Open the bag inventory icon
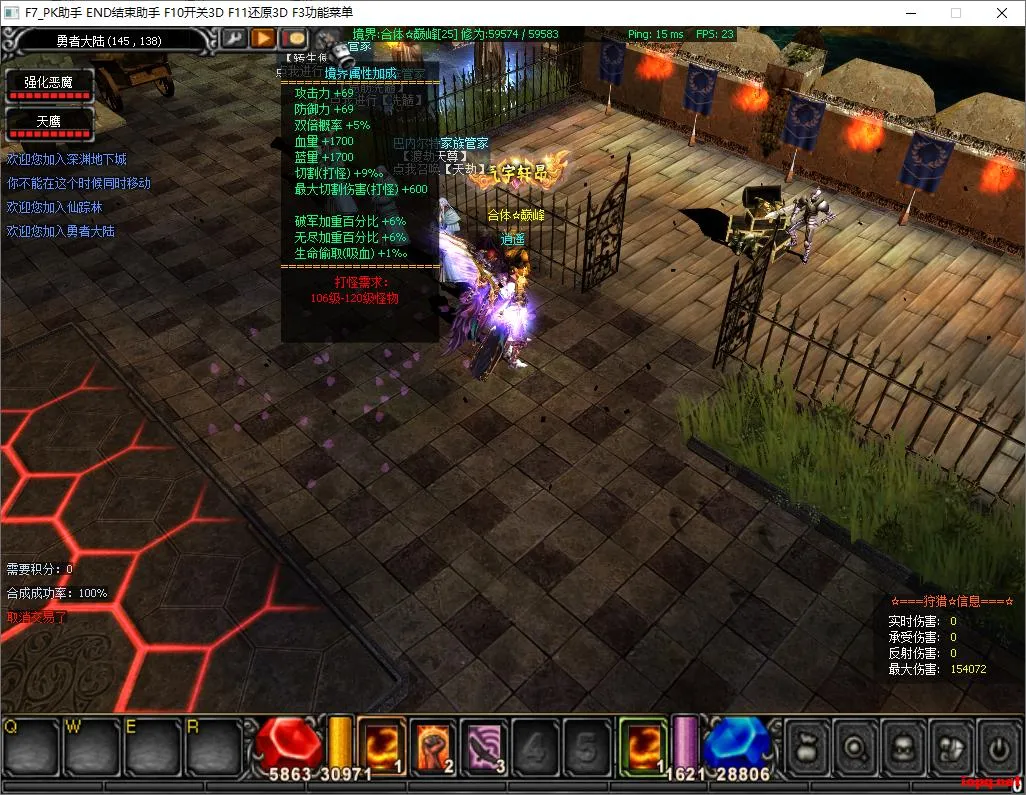Screen dimensions: 1026x795 tap(806, 747)
